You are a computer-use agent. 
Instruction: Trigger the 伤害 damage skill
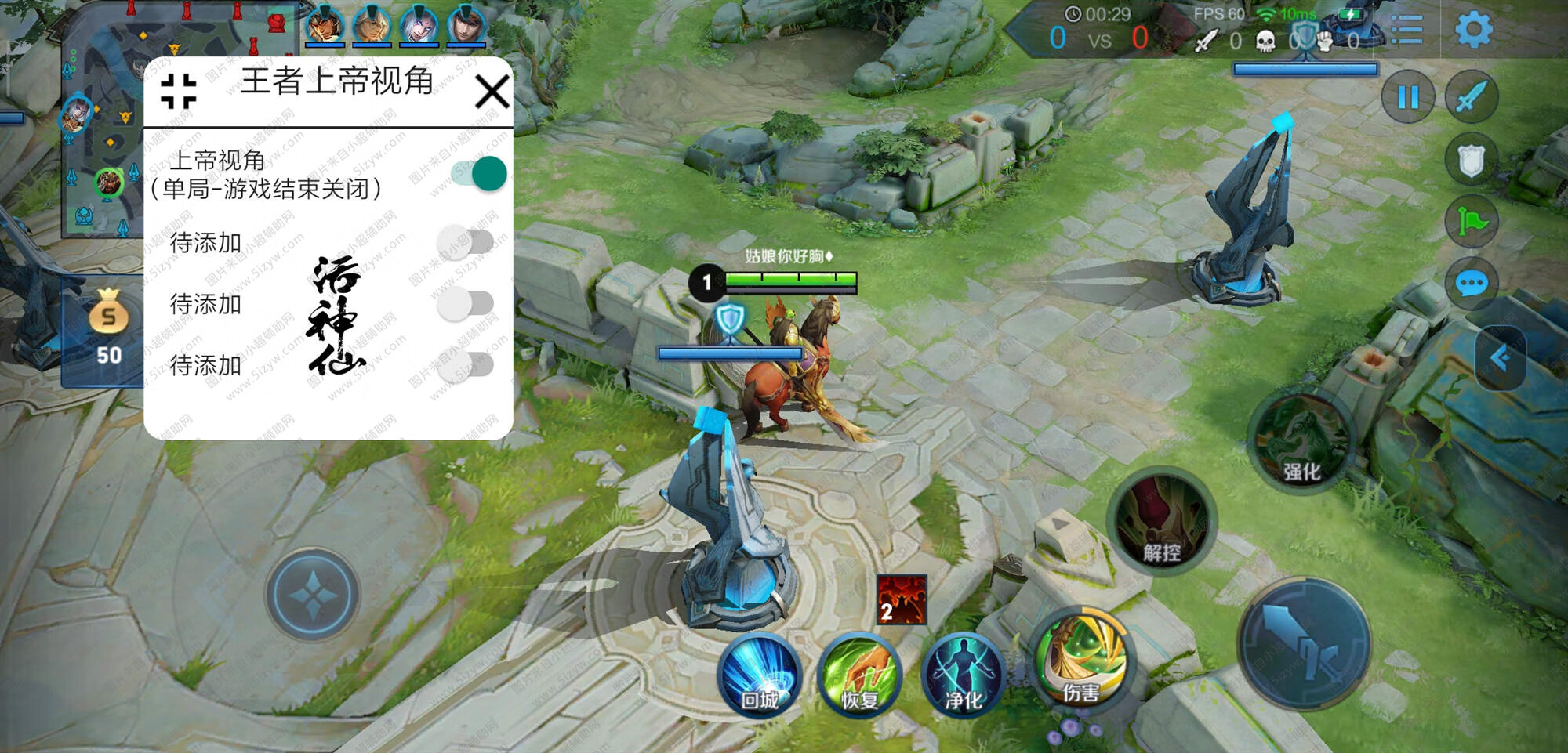(1081, 661)
